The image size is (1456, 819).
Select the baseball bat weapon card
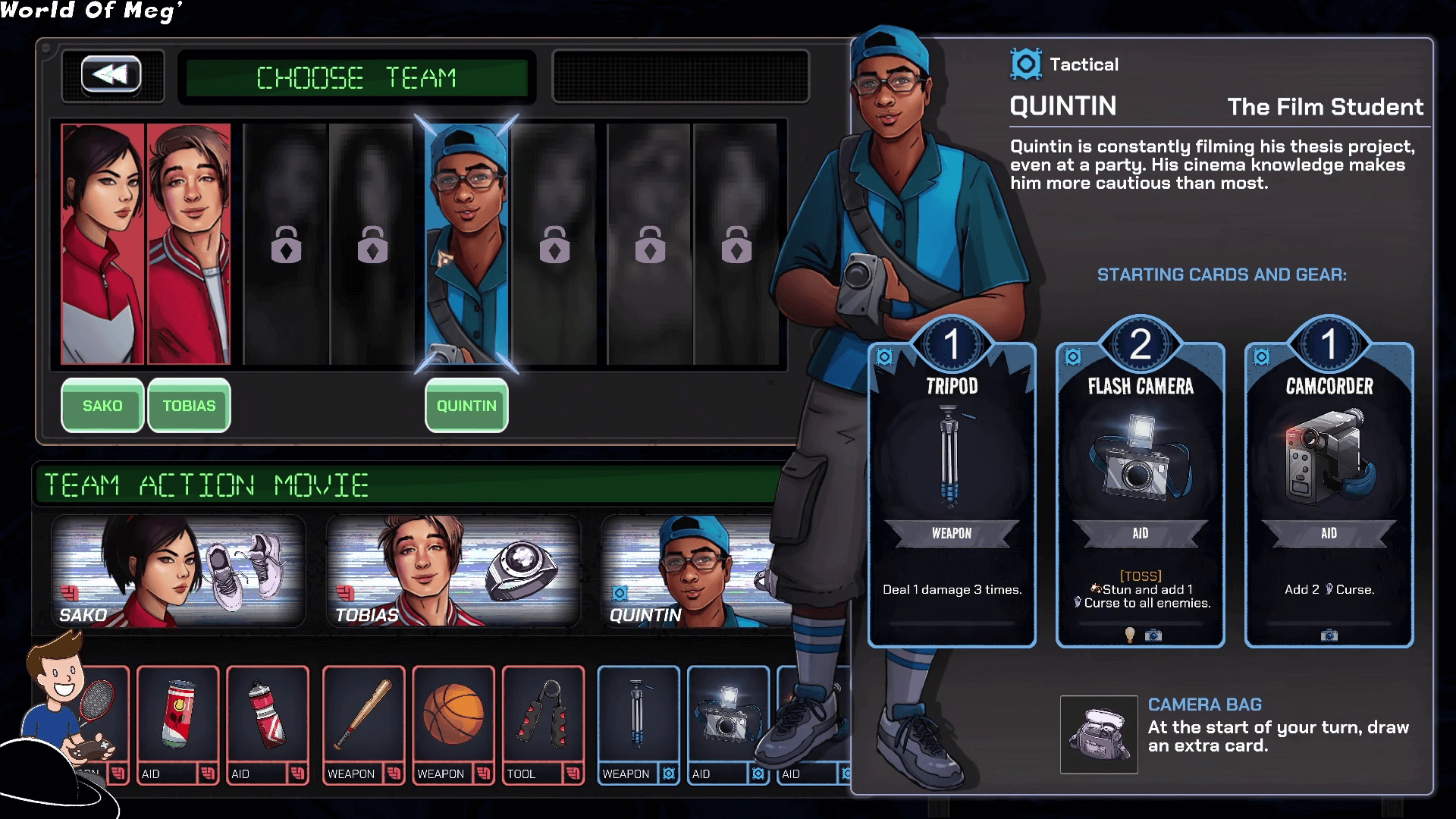pyautogui.click(x=363, y=724)
